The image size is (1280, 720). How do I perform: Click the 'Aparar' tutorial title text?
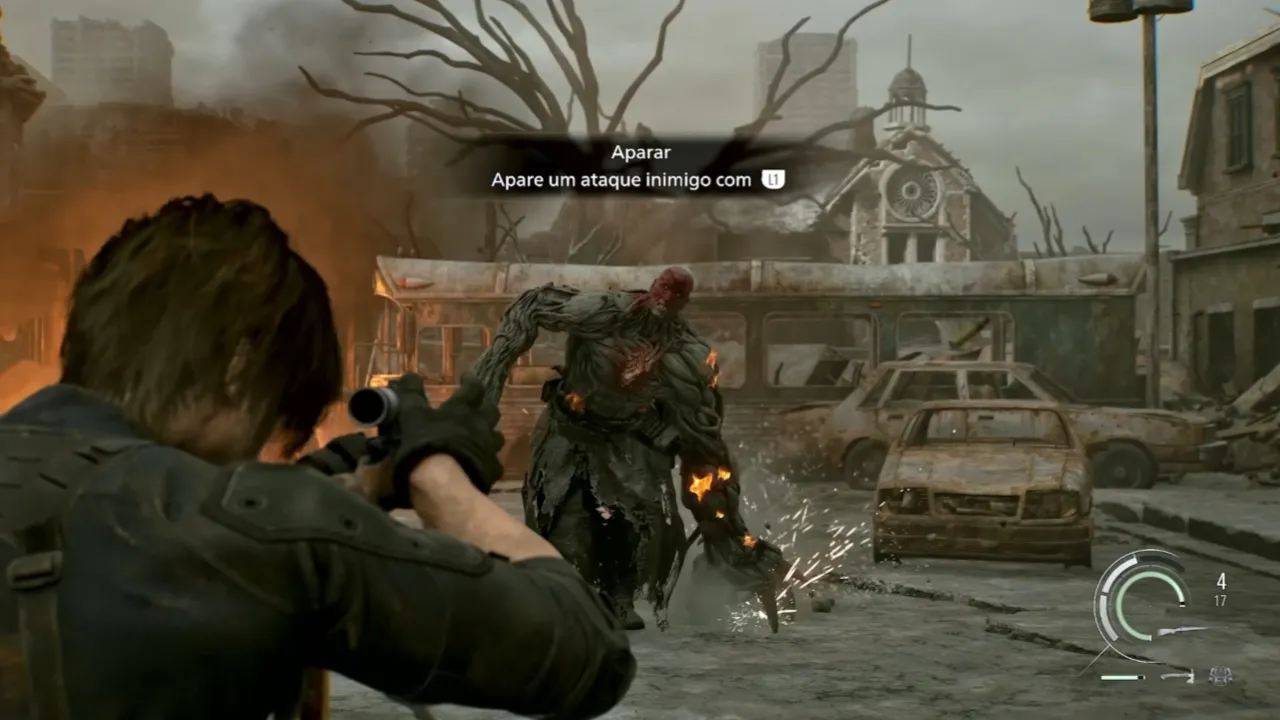pyautogui.click(x=640, y=152)
